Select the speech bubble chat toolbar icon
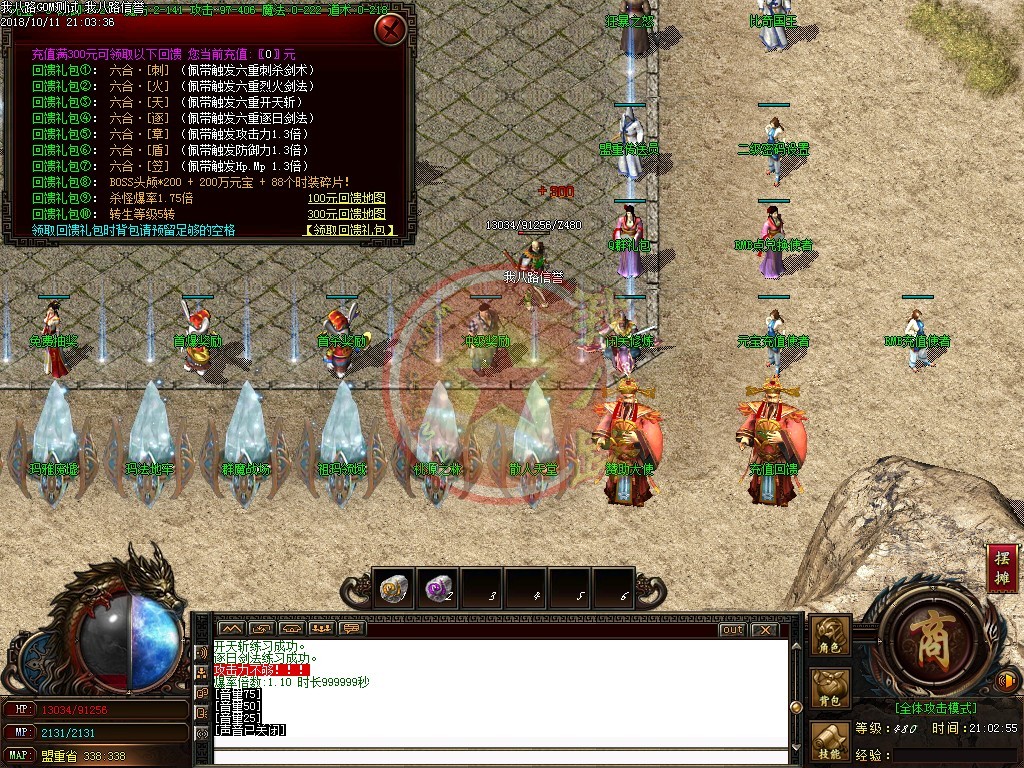1024x768 pixels. 351,629
